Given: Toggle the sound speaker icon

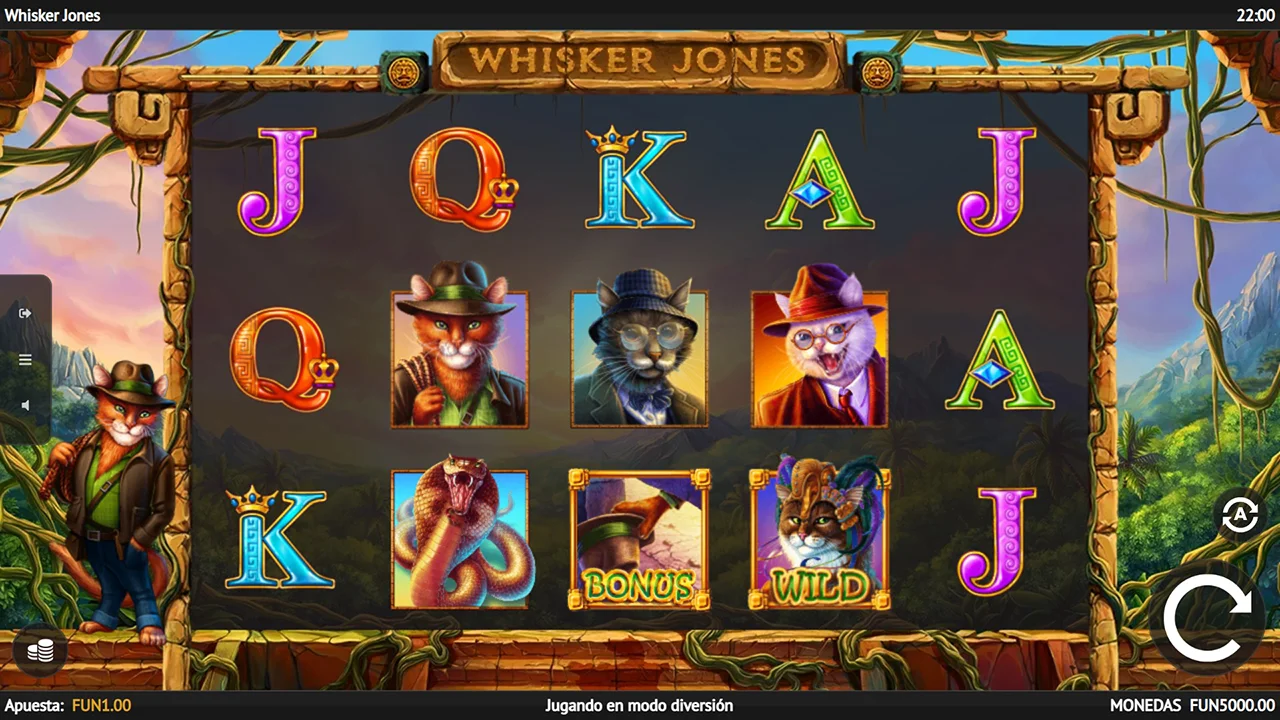Looking at the screenshot, I should pos(26,405).
